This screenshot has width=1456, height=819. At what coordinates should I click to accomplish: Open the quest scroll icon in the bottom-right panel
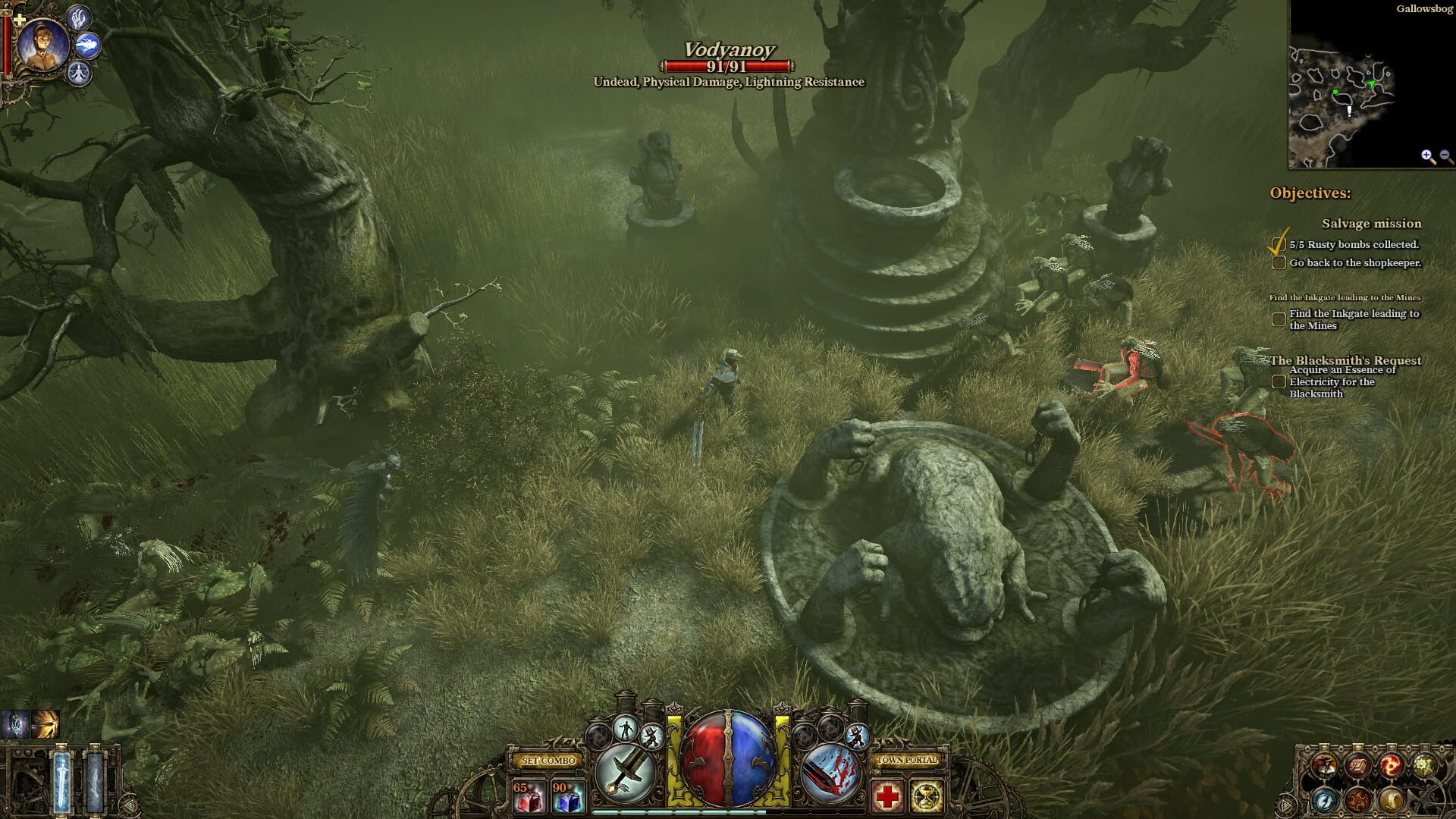tap(1359, 766)
